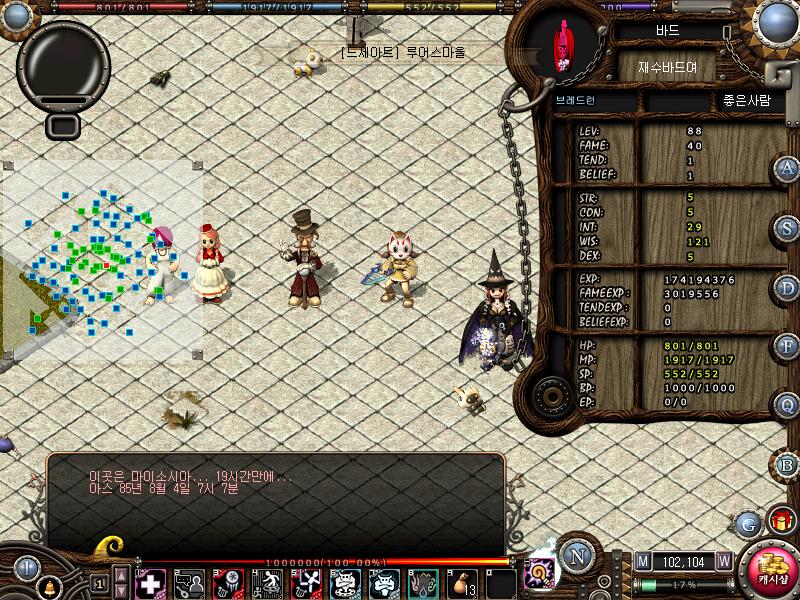Open the red gift box icon

click(x=780, y=520)
